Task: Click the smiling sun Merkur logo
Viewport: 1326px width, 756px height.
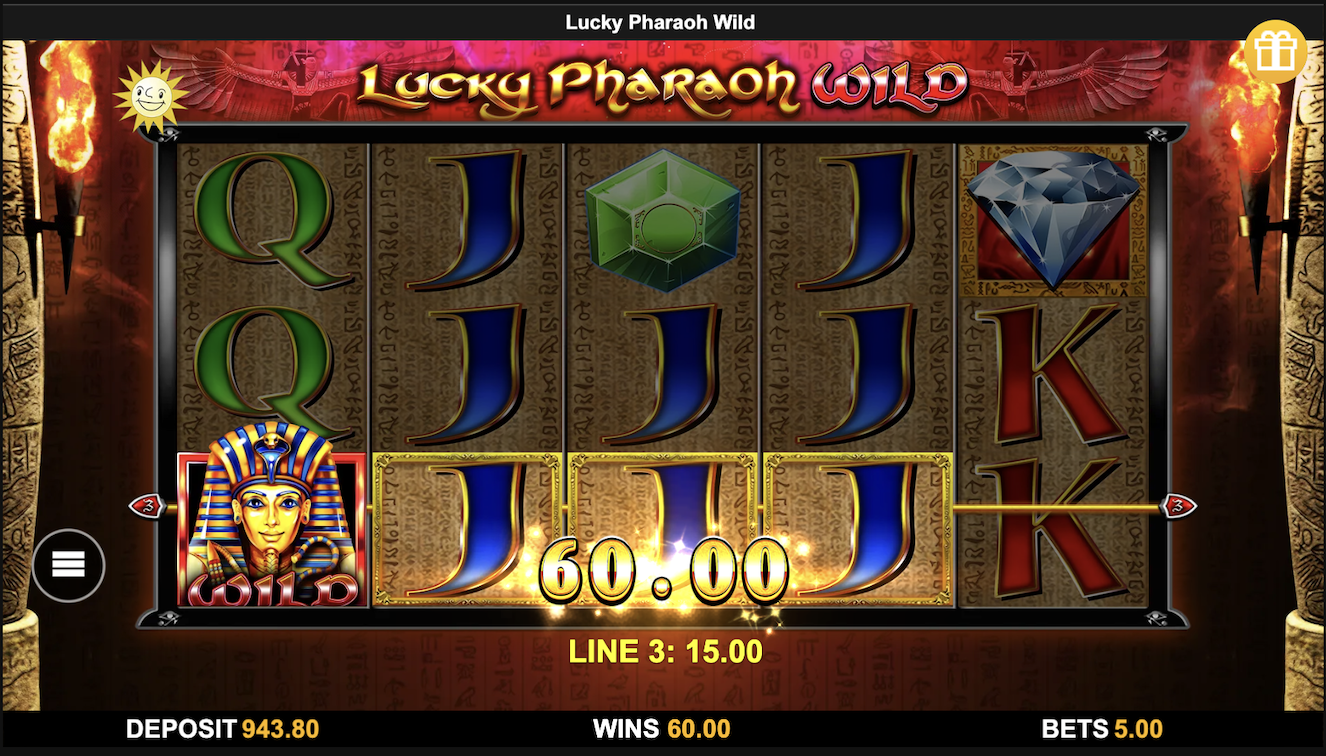Action: 152,93
